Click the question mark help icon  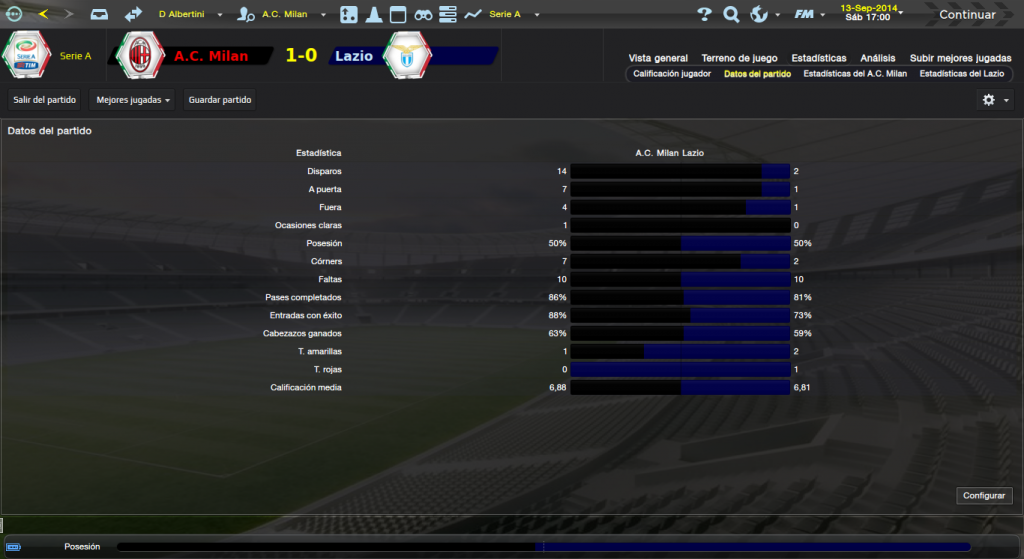[704, 15]
